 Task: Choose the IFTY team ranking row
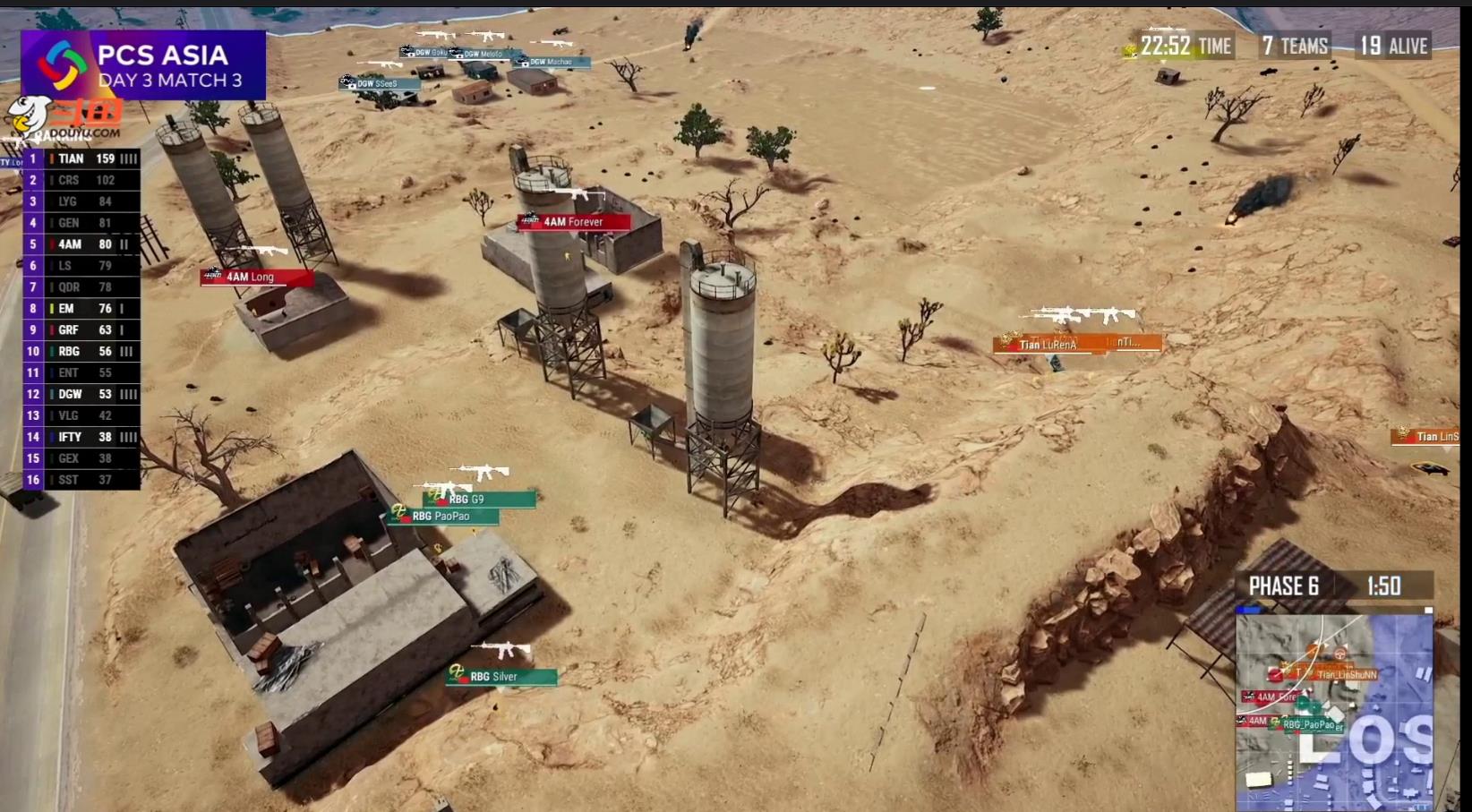coord(81,437)
